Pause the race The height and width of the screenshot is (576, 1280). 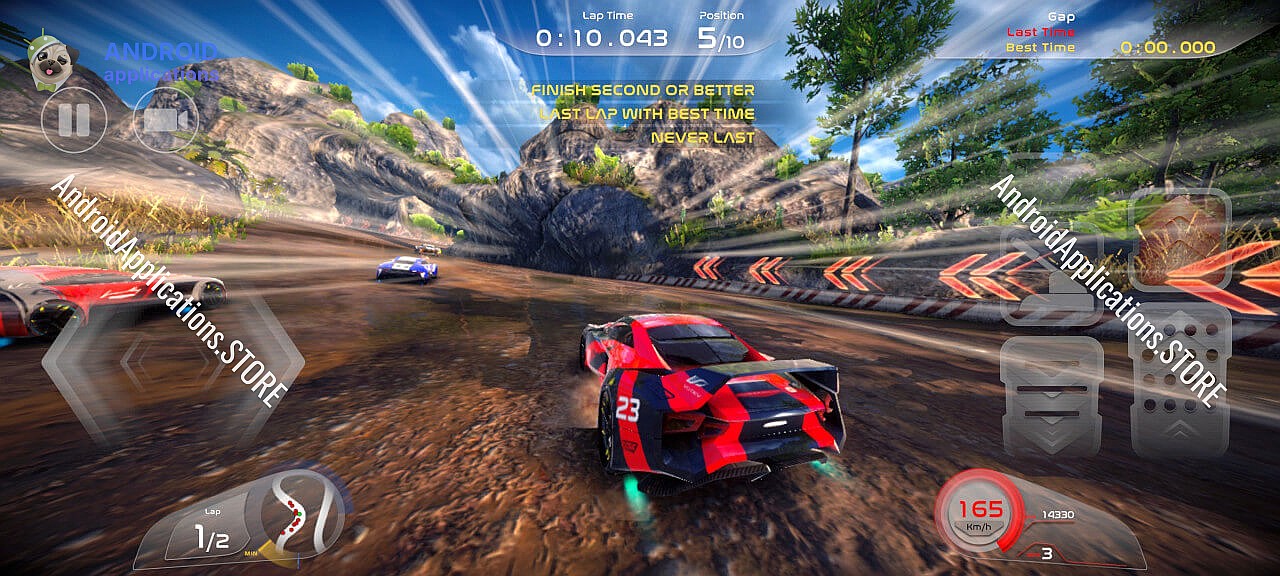click(72, 120)
